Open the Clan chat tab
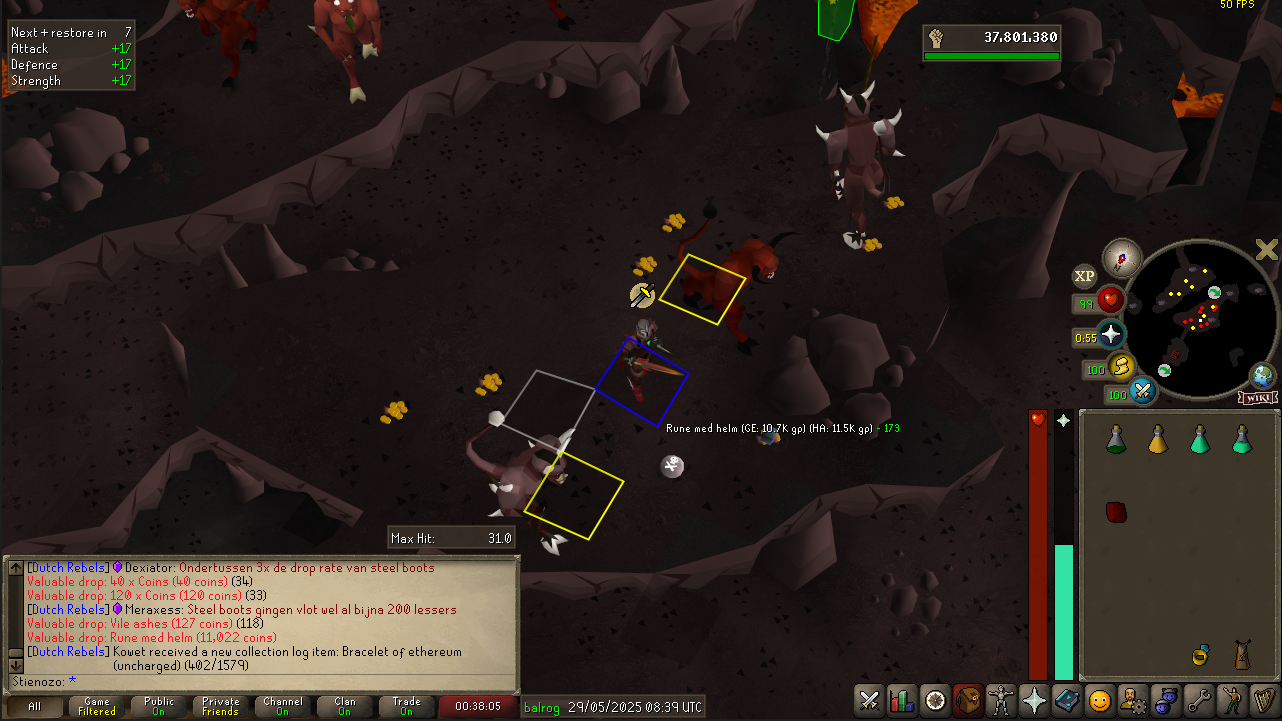The image size is (1282, 721). (x=345, y=706)
